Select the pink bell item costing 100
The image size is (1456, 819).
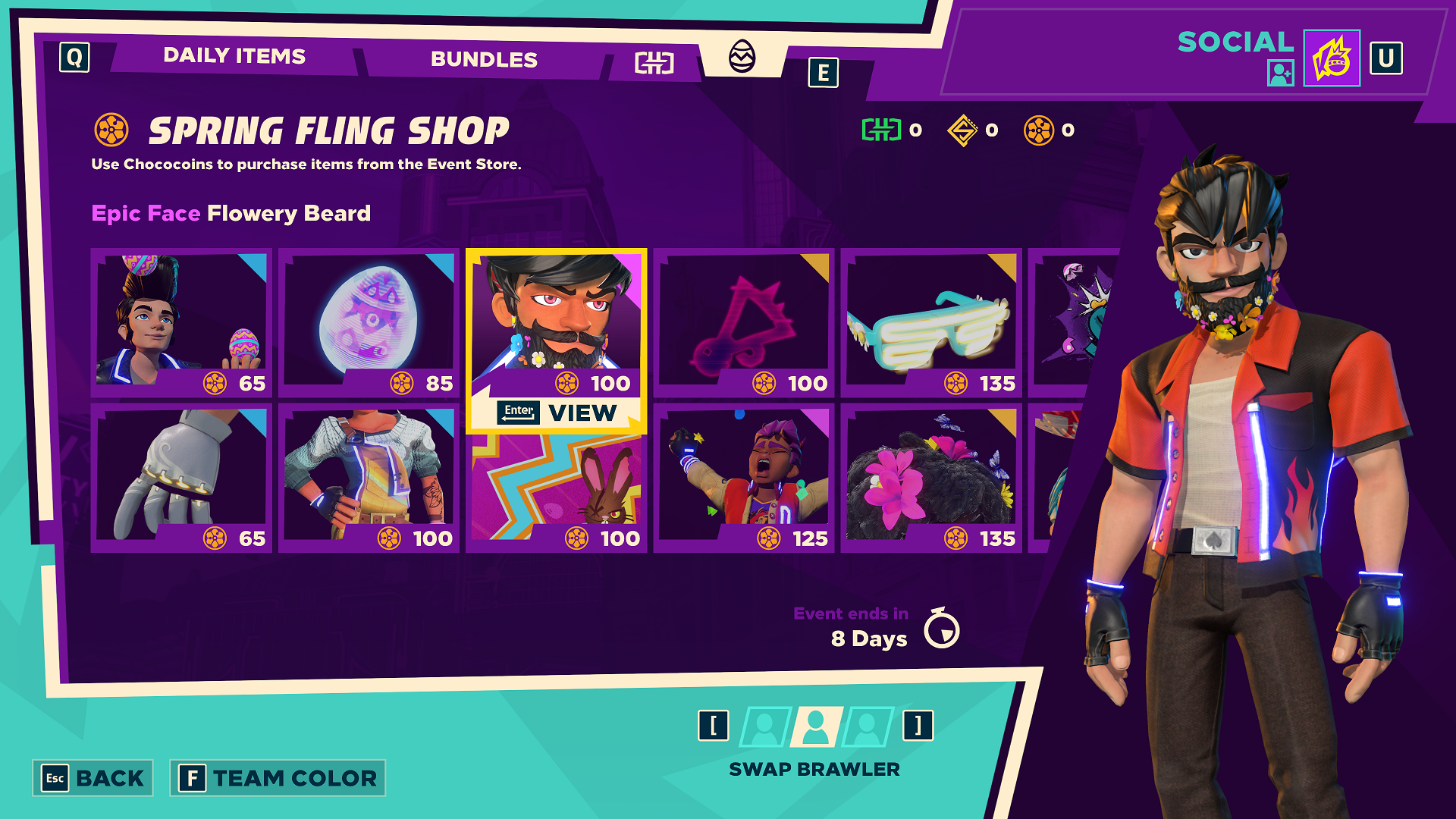click(743, 322)
